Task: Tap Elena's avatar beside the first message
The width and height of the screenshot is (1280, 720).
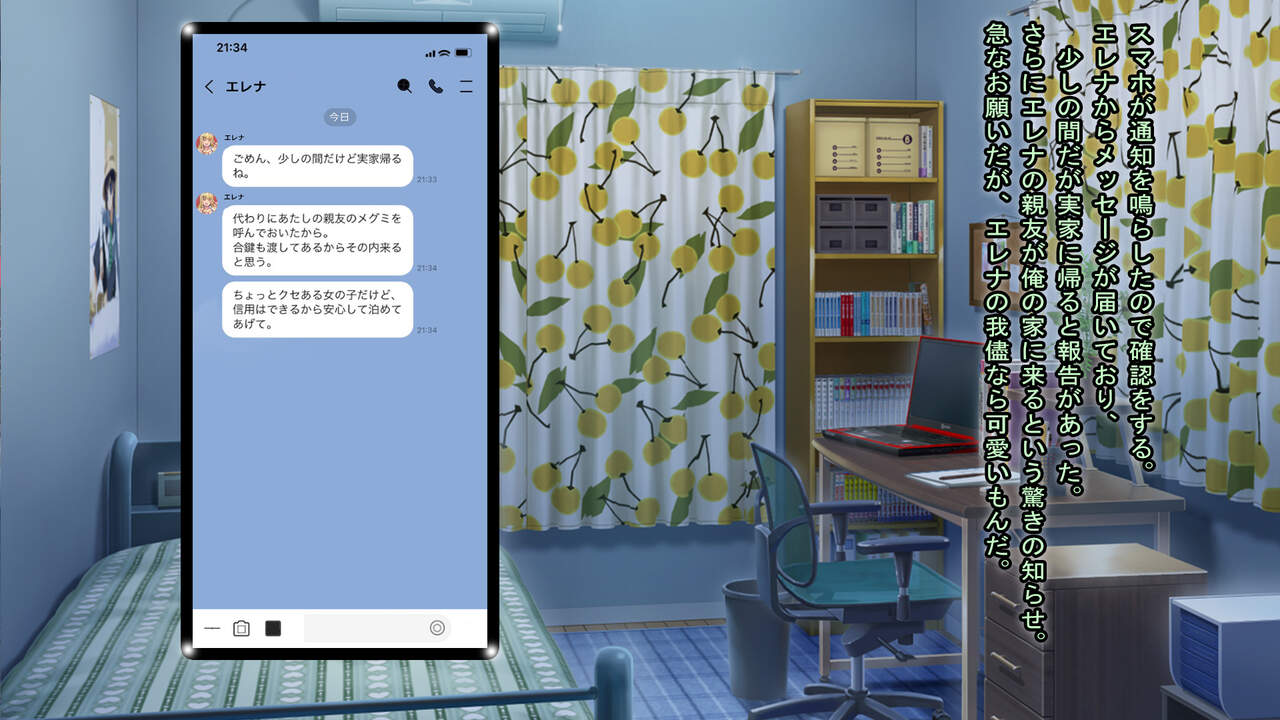Action: pyautogui.click(x=207, y=143)
